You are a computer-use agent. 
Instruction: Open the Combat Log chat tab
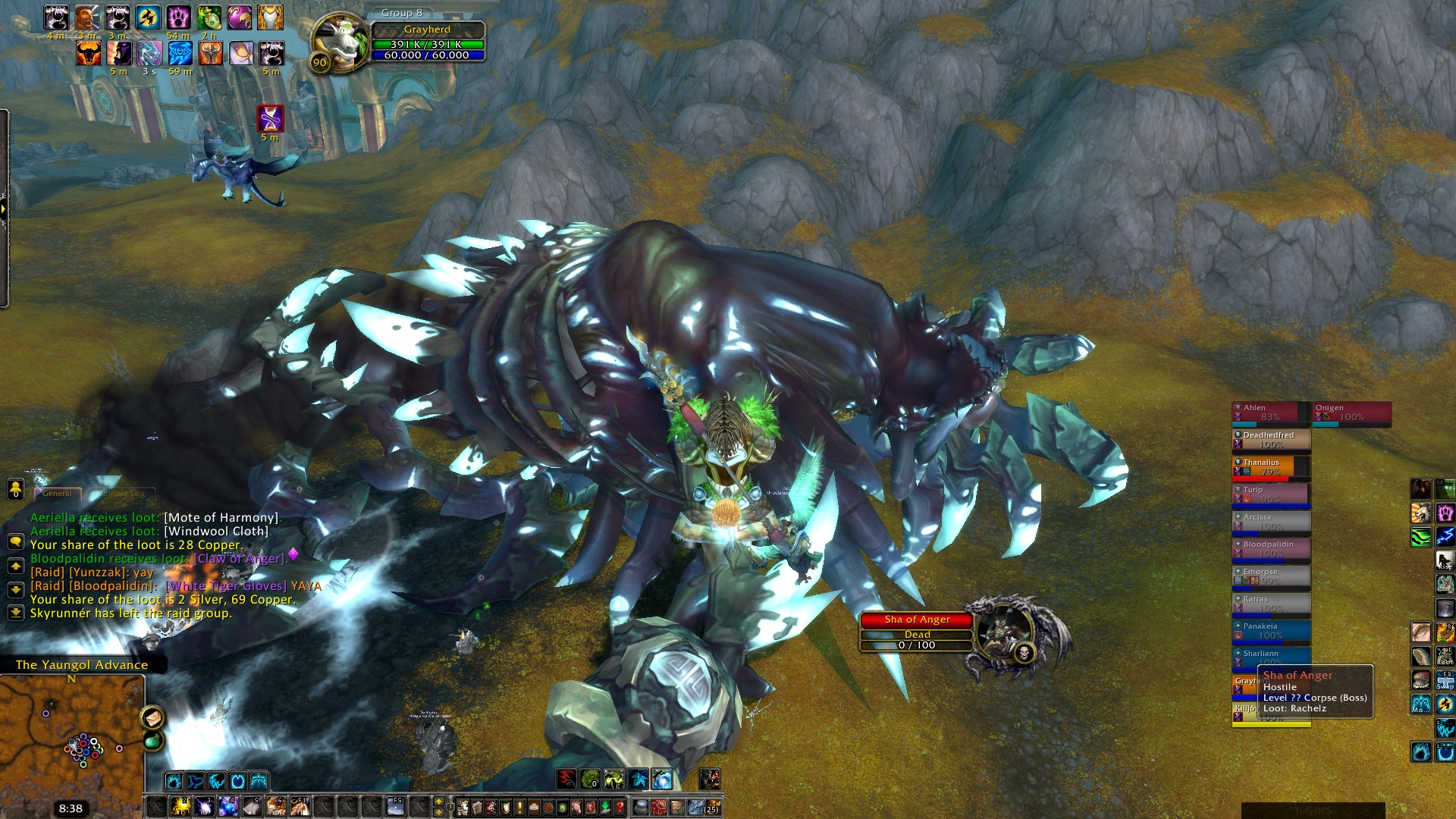[x=121, y=494]
